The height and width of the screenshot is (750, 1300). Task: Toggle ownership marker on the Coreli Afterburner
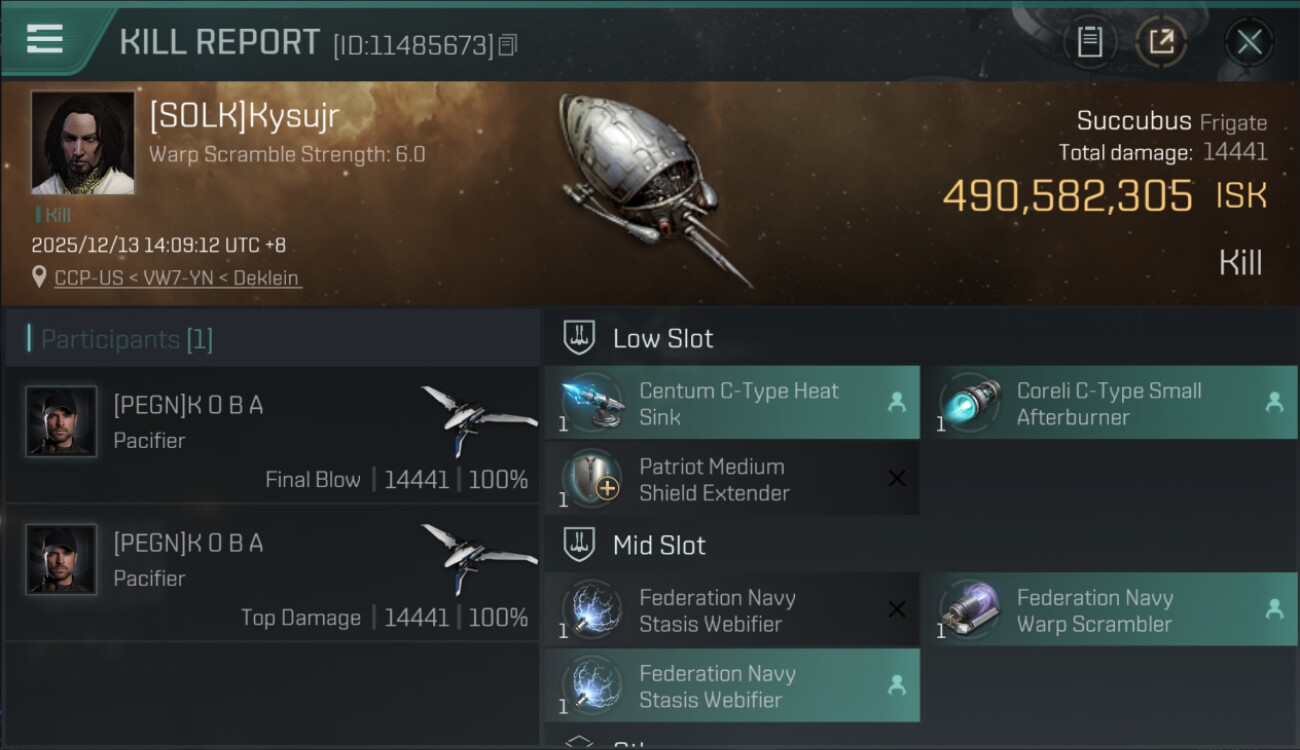point(1275,403)
